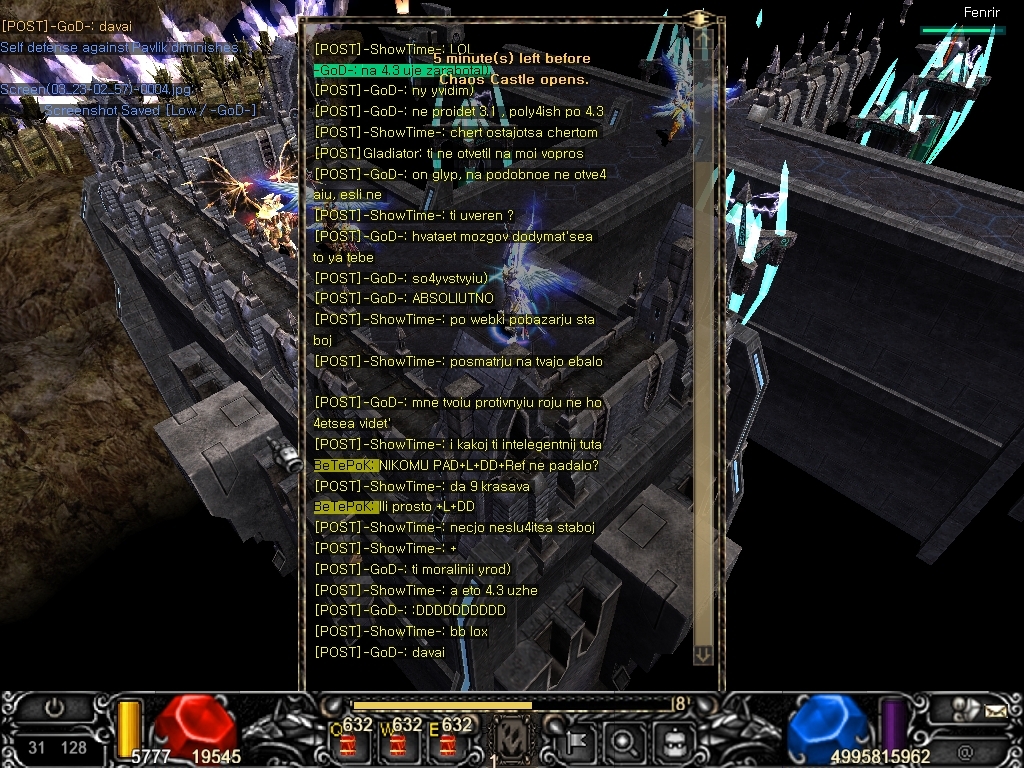
Task: Use the W hotkey potion slot
Action: pos(398,742)
